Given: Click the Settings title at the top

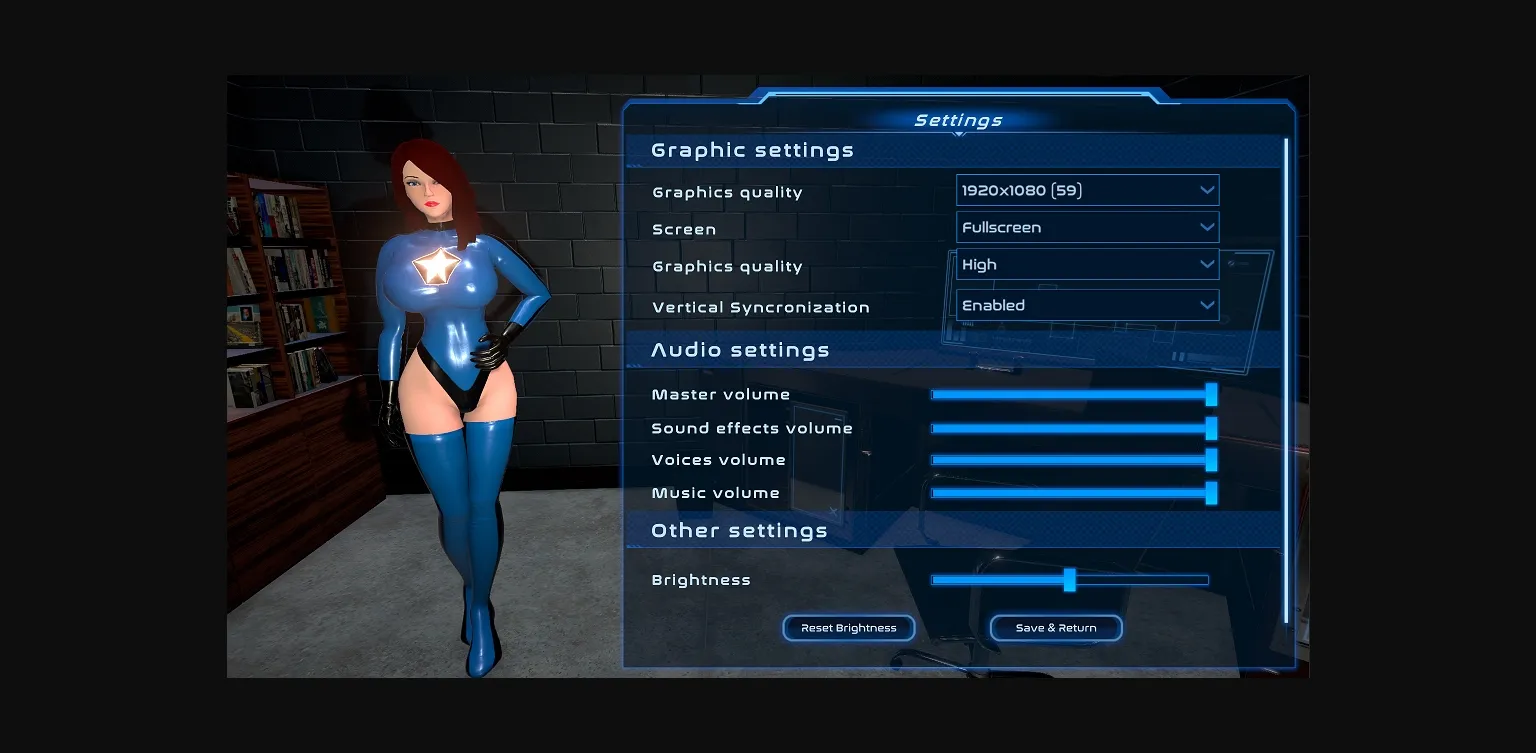Looking at the screenshot, I should click(958, 119).
